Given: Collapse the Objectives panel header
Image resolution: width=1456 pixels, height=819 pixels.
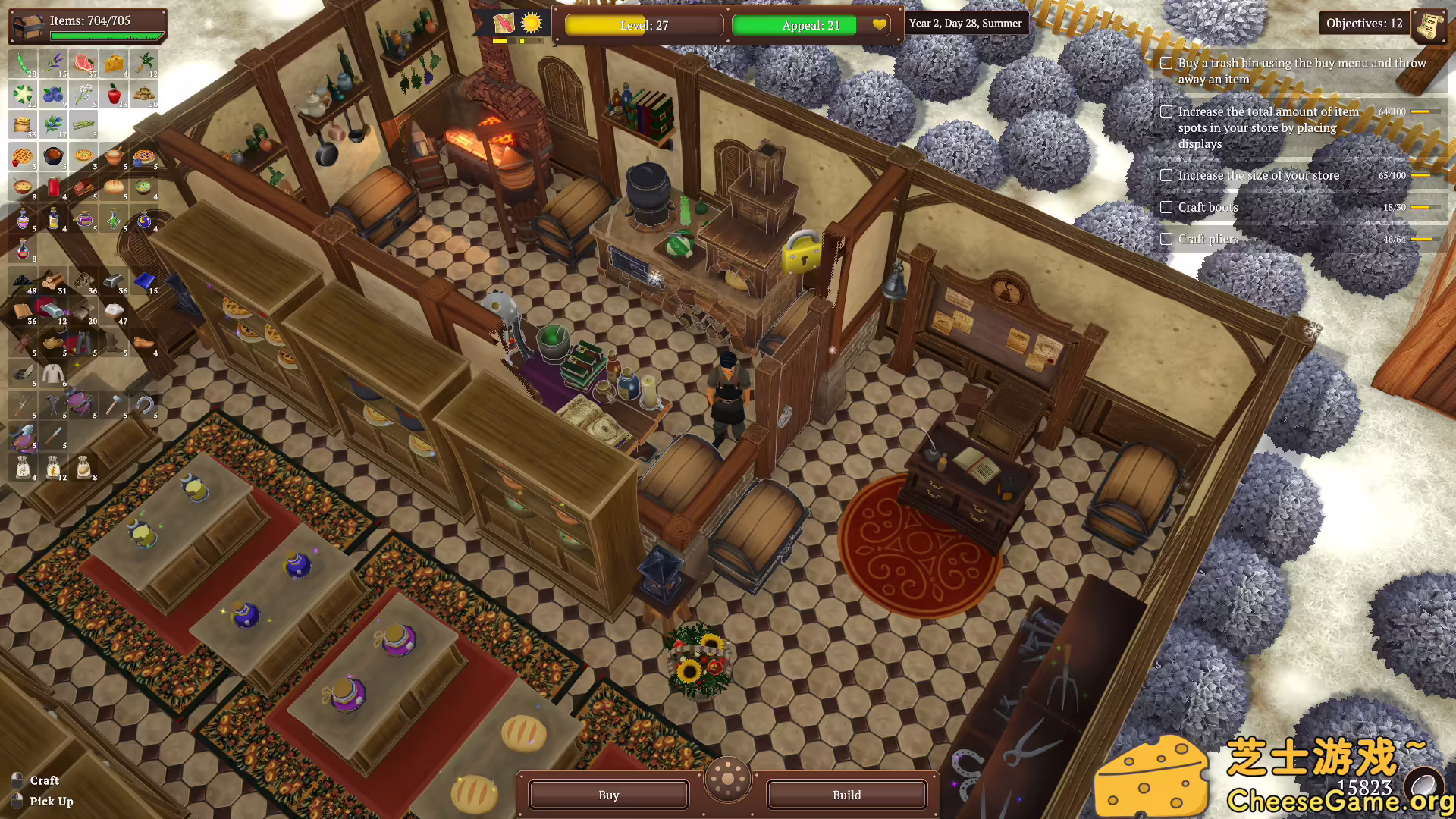Looking at the screenshot, I should tap(1363, 24).
